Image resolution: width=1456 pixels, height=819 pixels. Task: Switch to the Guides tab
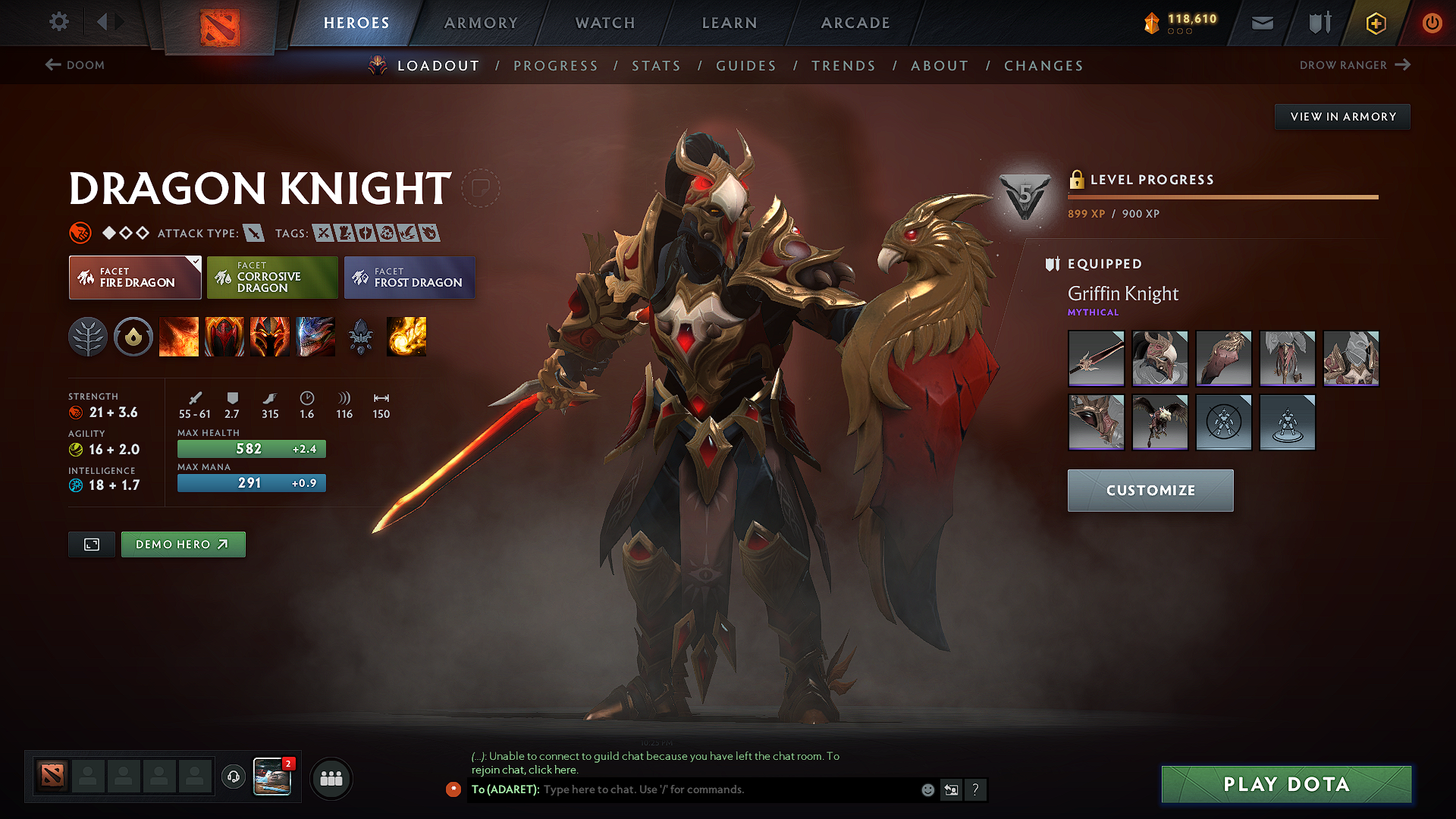tap(745, 66)
